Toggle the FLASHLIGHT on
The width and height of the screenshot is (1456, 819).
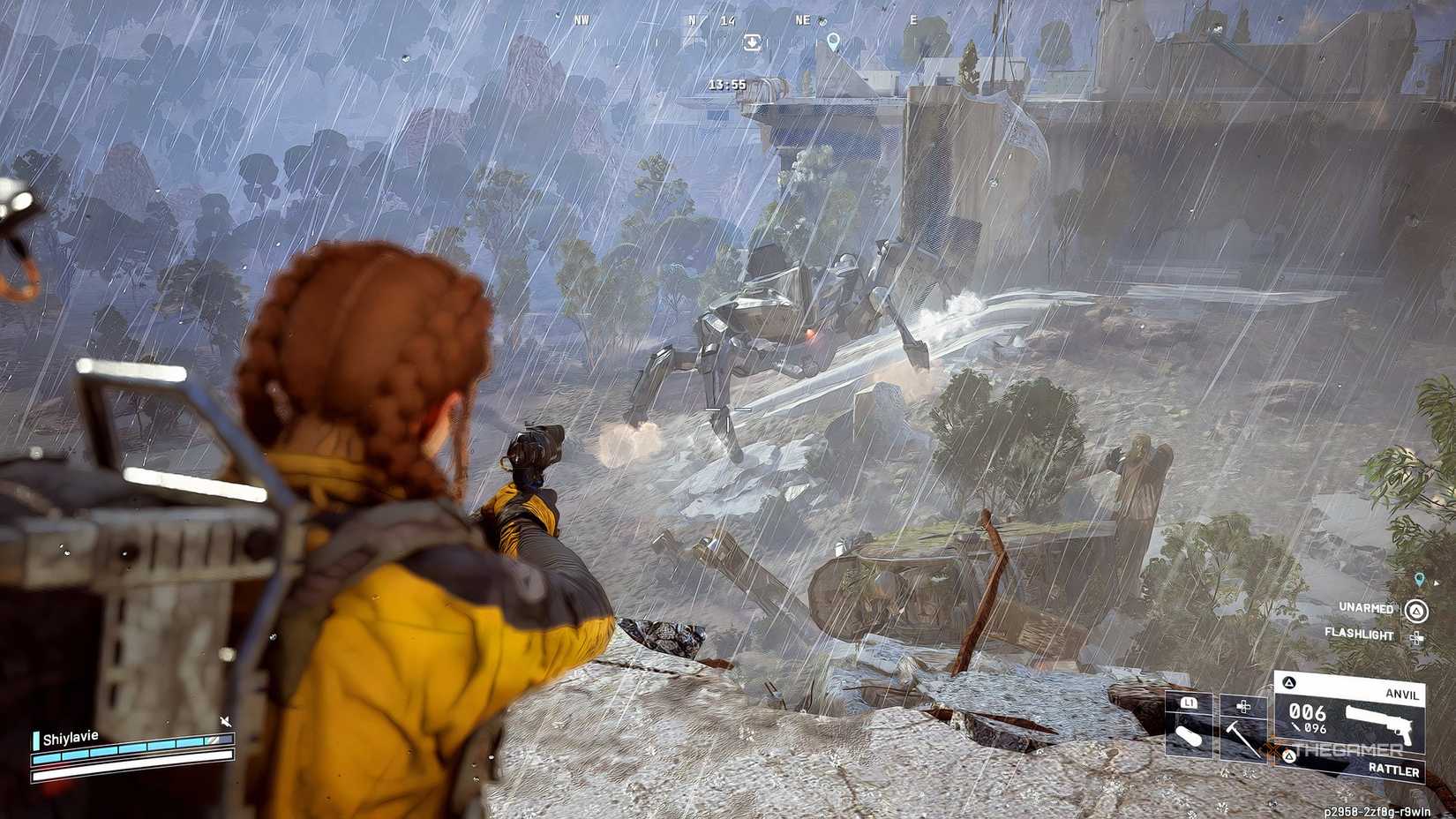click(1359, 635)
